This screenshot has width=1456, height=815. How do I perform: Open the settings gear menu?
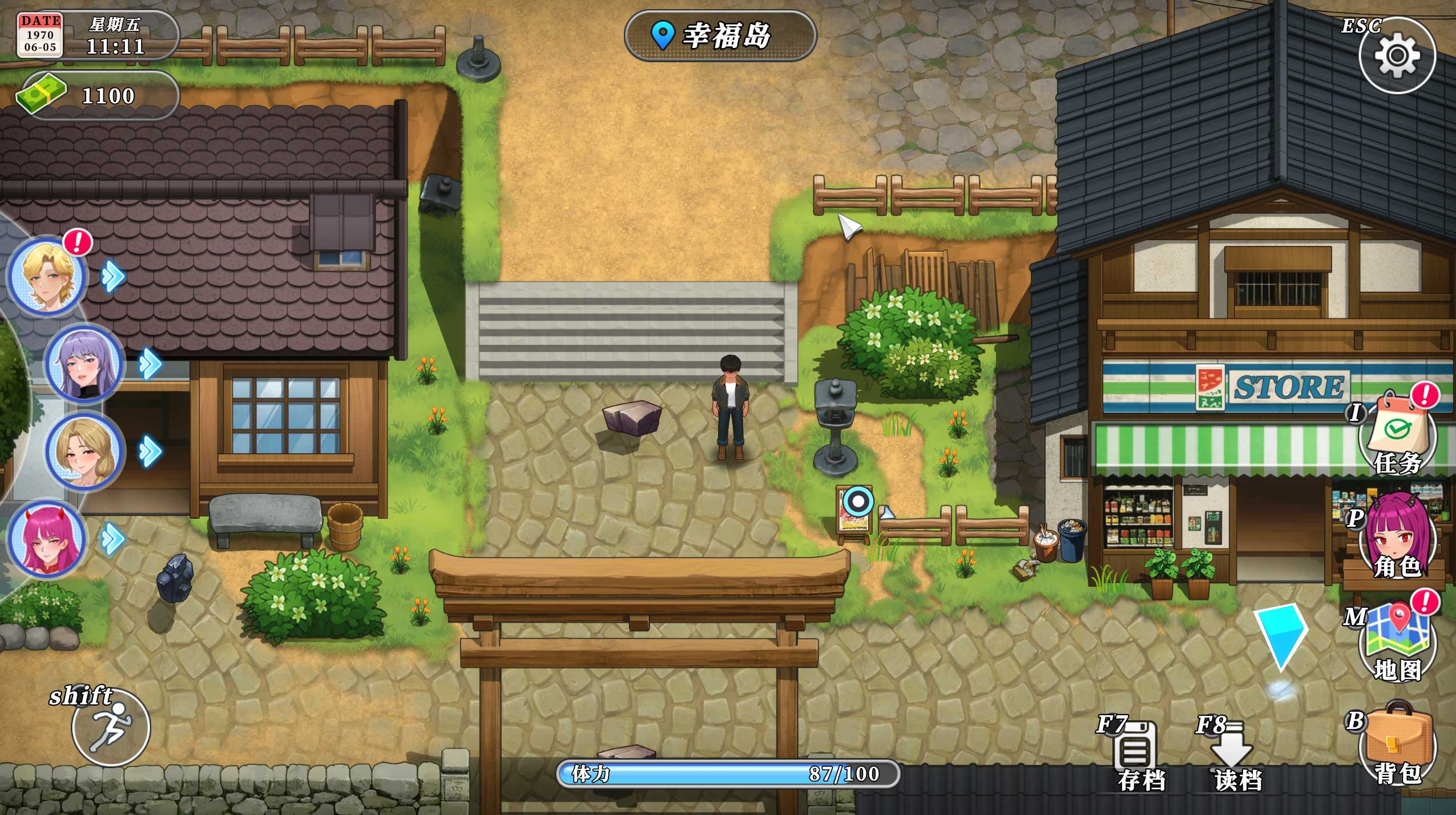(x=1397, y=55)
